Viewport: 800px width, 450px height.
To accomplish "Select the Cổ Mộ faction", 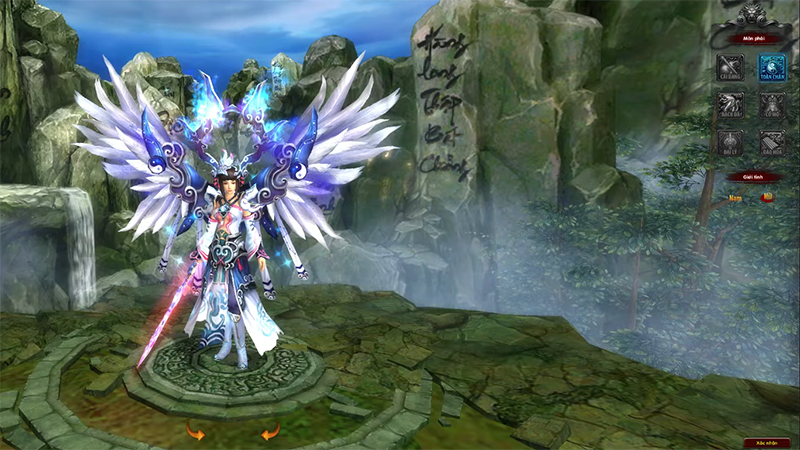I will pyautogui.click(x=770, y=105).
